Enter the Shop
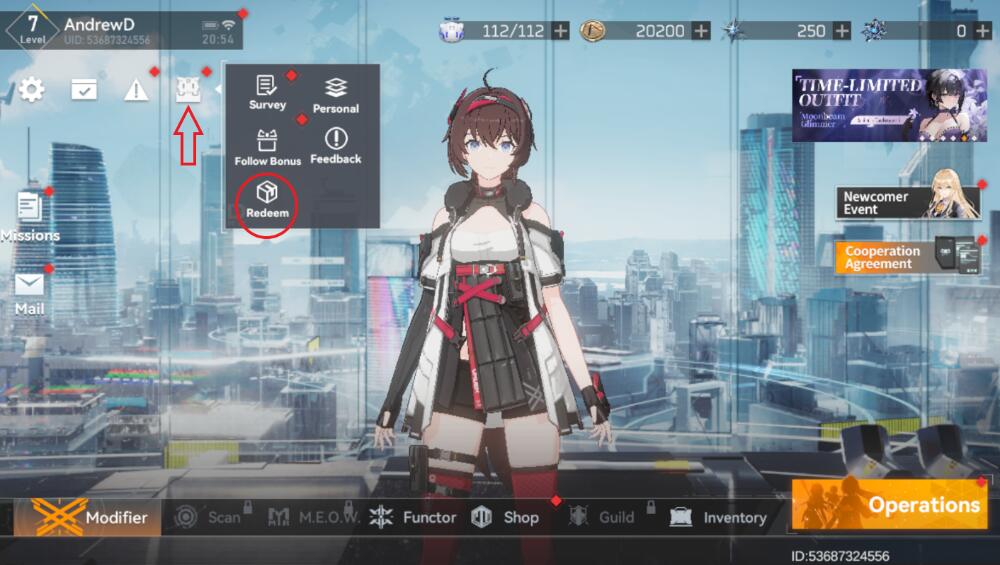Image resolution: width=1000 pixels, height=565 pixels. pyautogui.click(x=506, y=517)
